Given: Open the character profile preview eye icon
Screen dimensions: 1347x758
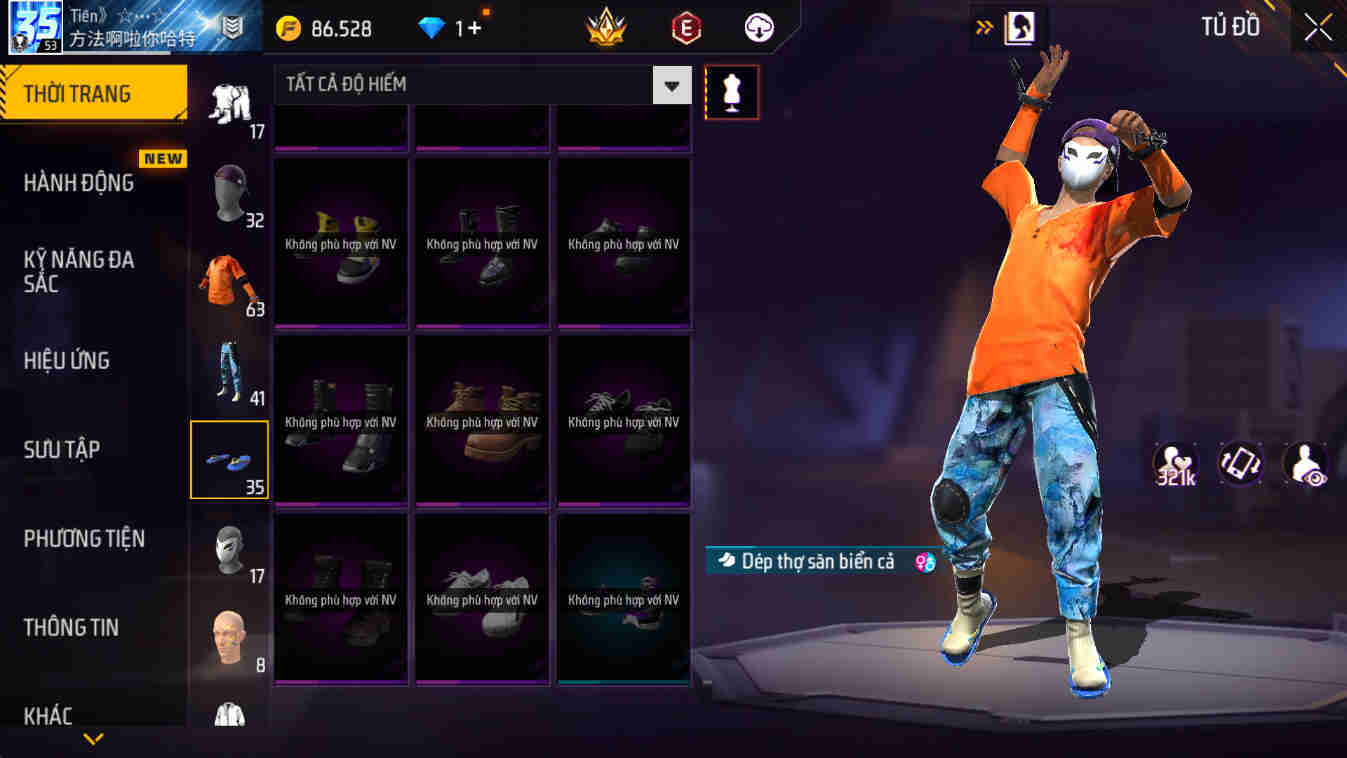Looking at the screenshot, I should pos(1305,463).
